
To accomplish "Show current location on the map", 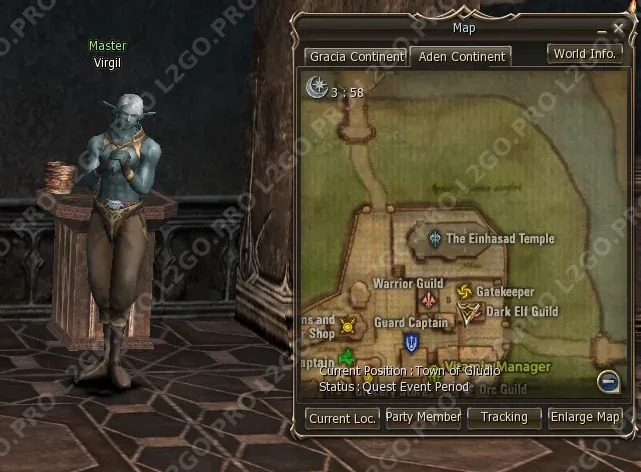I will (343, 418).
